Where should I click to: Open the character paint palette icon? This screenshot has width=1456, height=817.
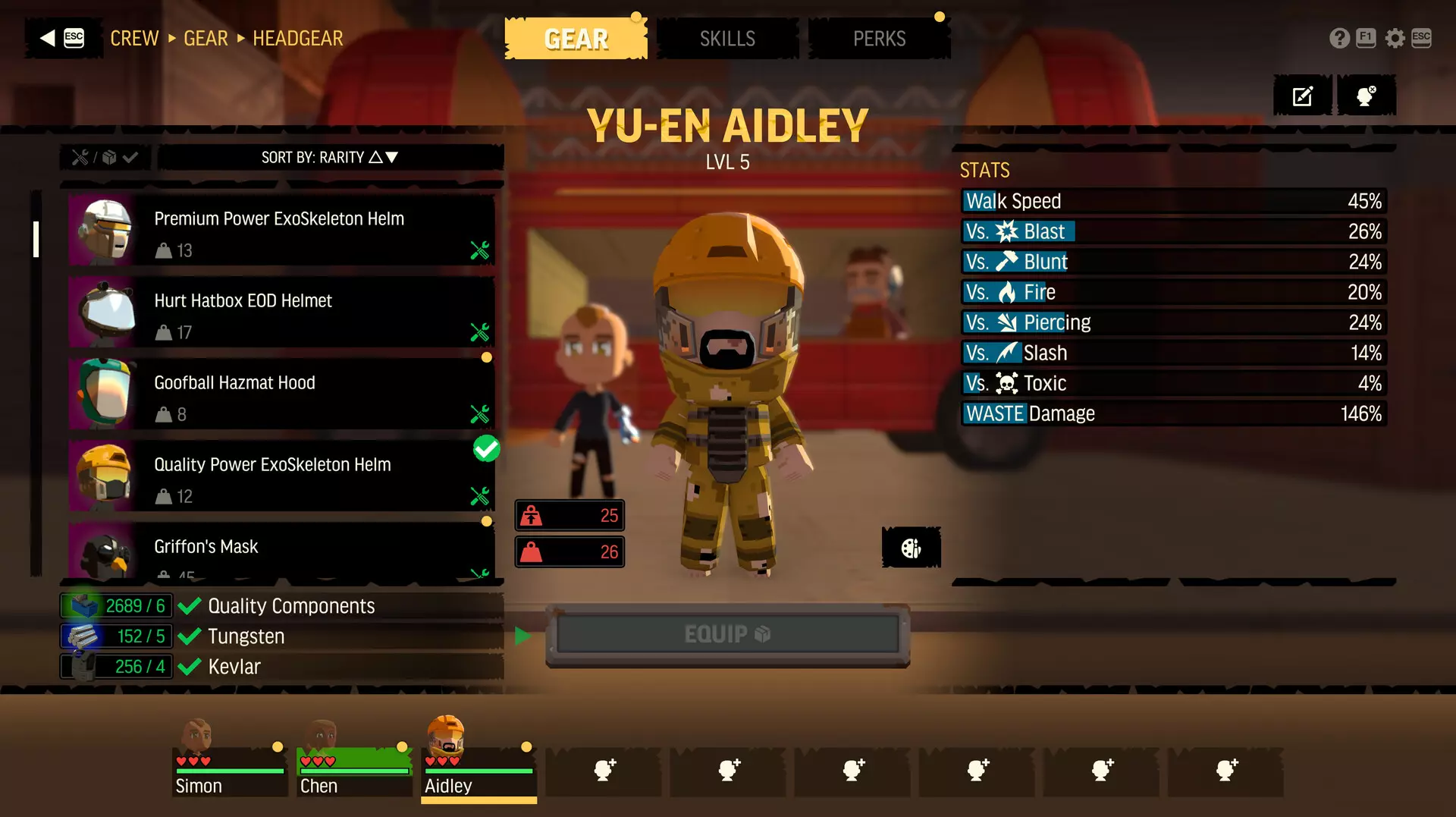point(910,547)
